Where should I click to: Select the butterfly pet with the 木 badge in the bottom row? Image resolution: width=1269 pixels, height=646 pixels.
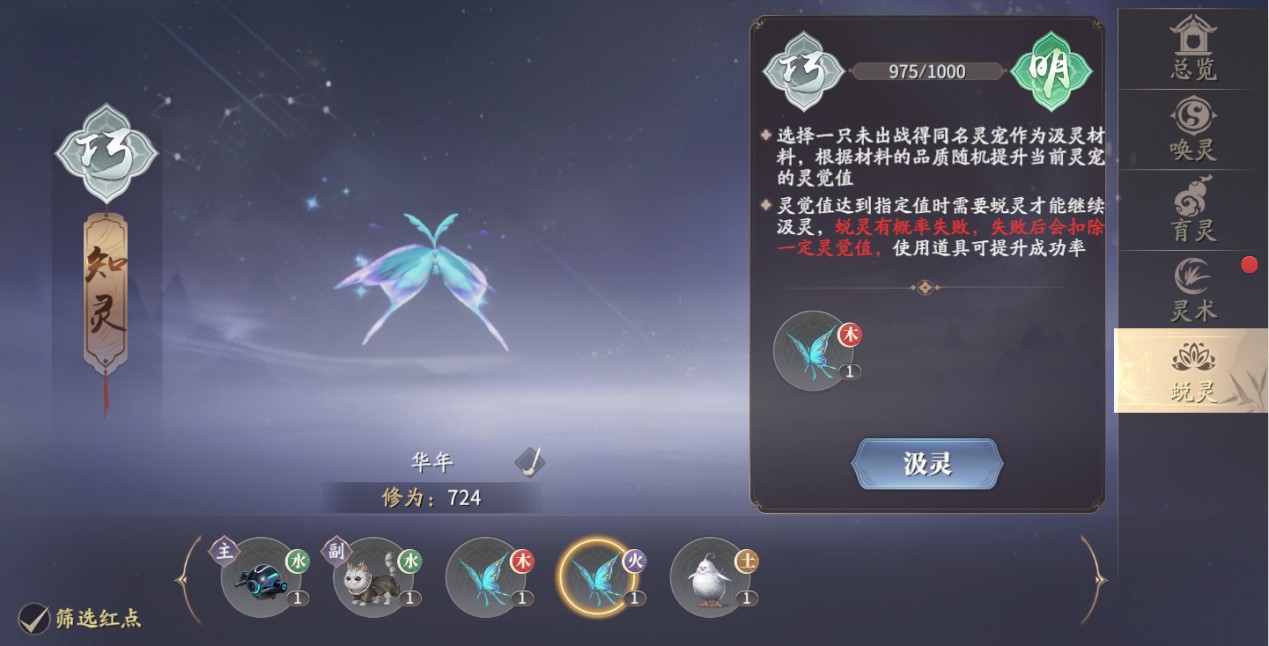point(485,577)
